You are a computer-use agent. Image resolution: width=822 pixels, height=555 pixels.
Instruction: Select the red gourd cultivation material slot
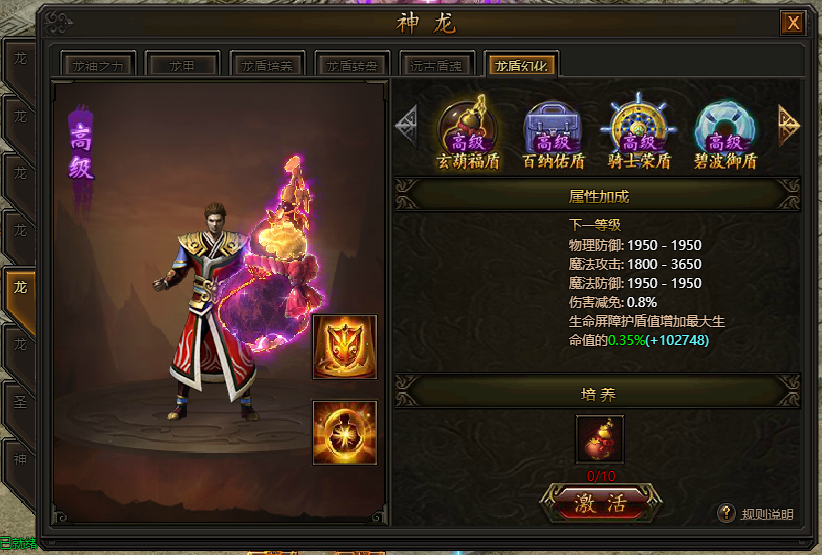click(x=600, y=440)
